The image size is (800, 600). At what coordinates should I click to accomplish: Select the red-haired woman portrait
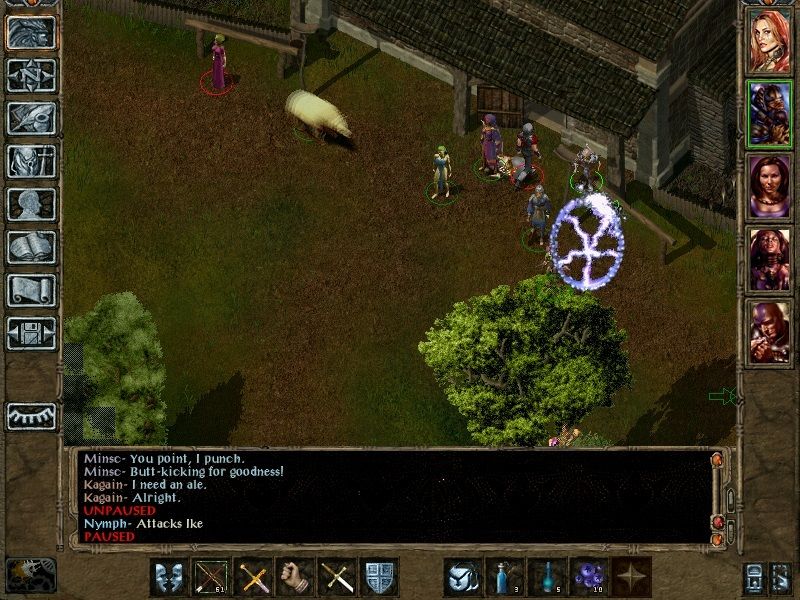coord(769,39)
